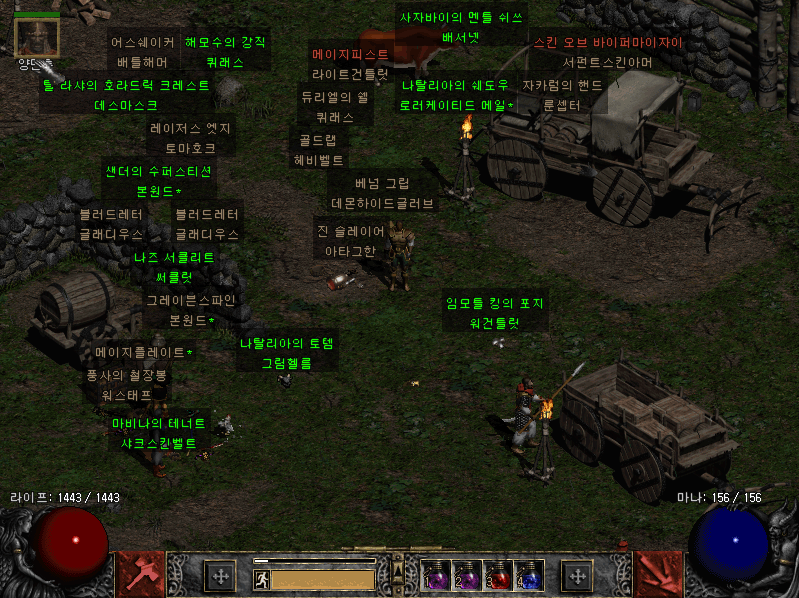
Task: Pick up 레이저스 엣지 토마호크 label
Action: click(190, 137)
